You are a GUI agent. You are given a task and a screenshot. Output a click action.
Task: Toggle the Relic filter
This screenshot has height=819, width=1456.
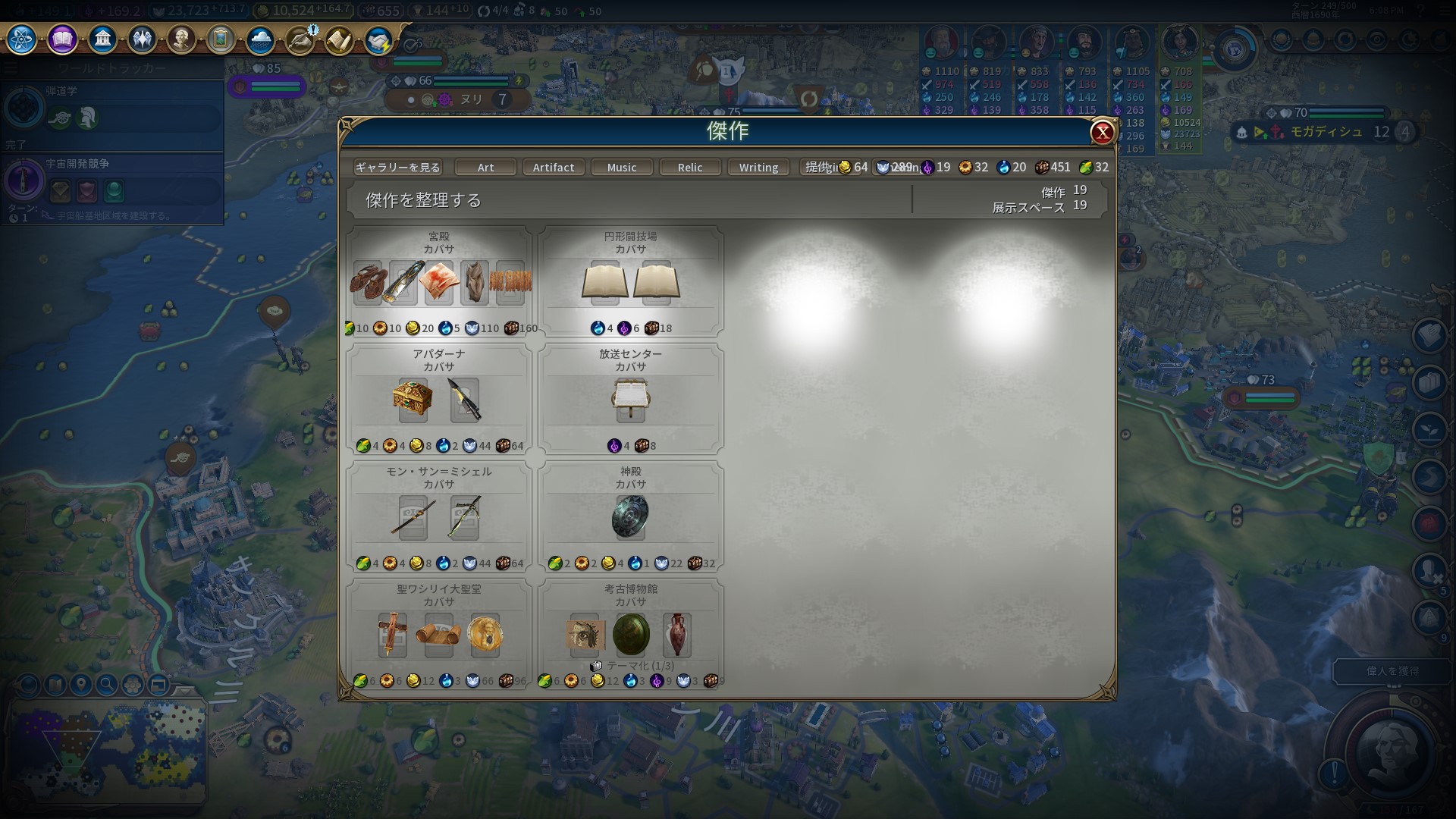pos(690,167)
